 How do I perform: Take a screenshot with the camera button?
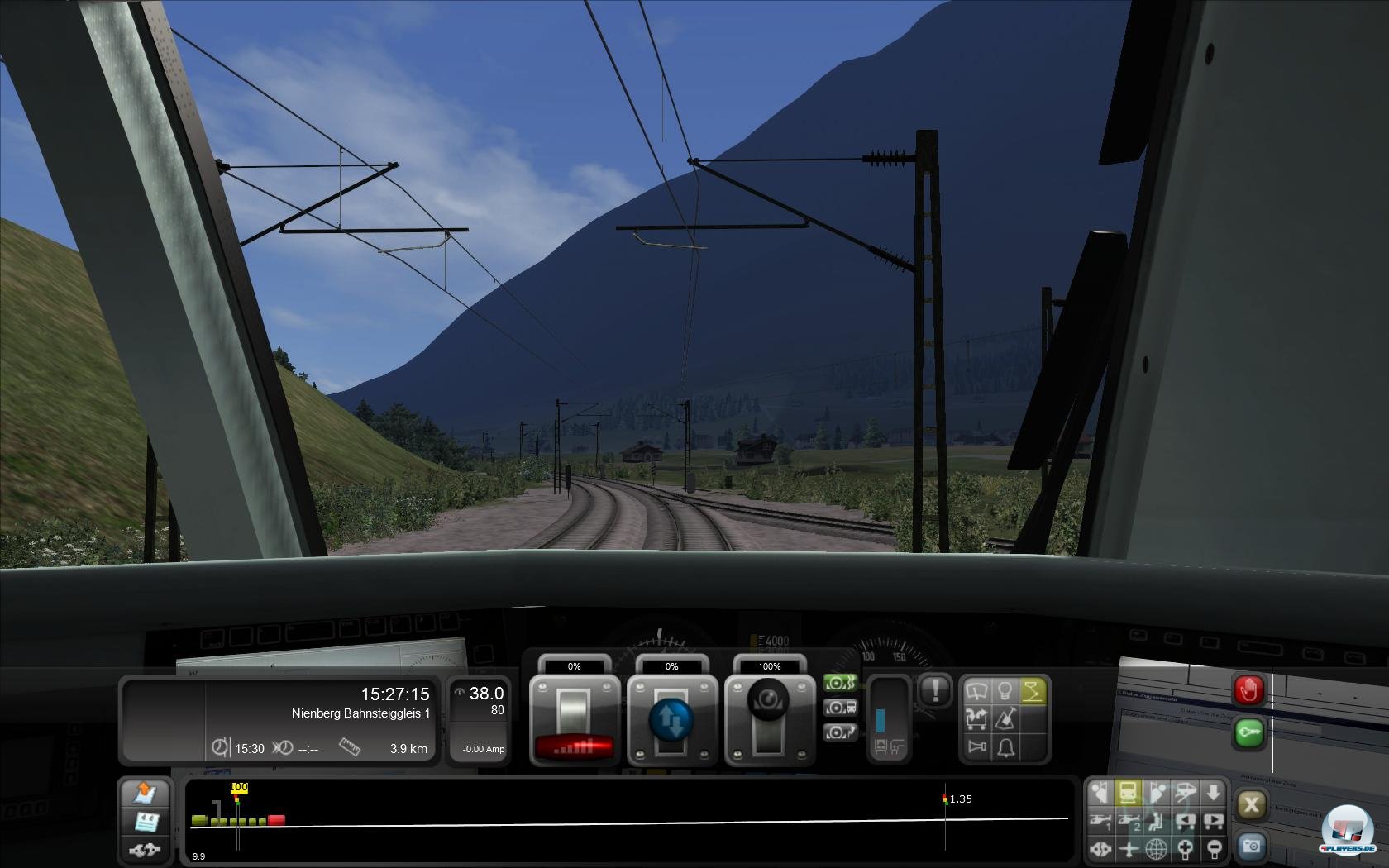[x=1252, y=847]
